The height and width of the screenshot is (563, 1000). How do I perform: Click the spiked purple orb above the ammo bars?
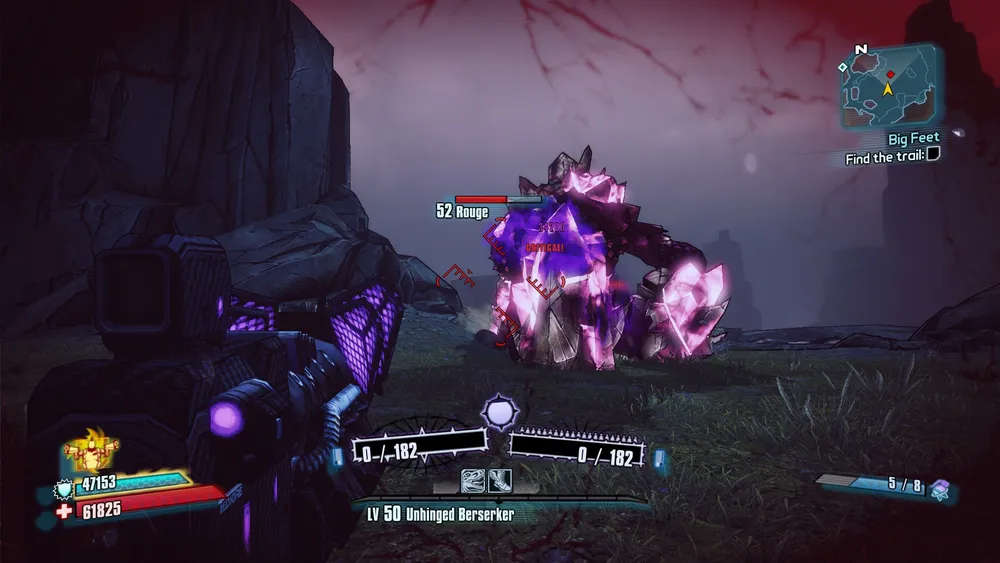498,411
